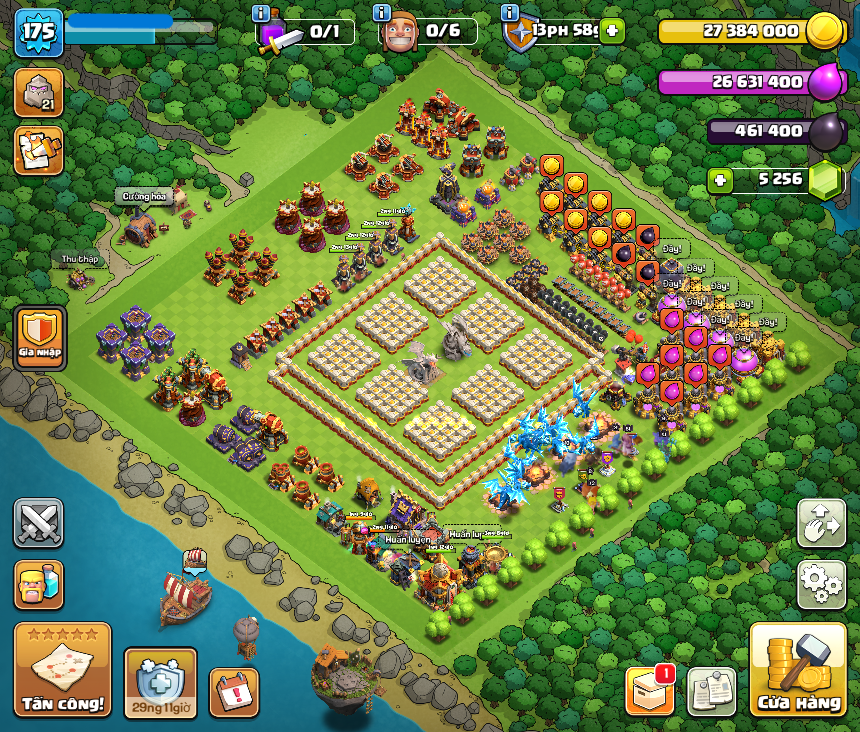Screen dimensions: 860x732
Task: Tap the Tấn công! attack button
Action: point(62,668)
